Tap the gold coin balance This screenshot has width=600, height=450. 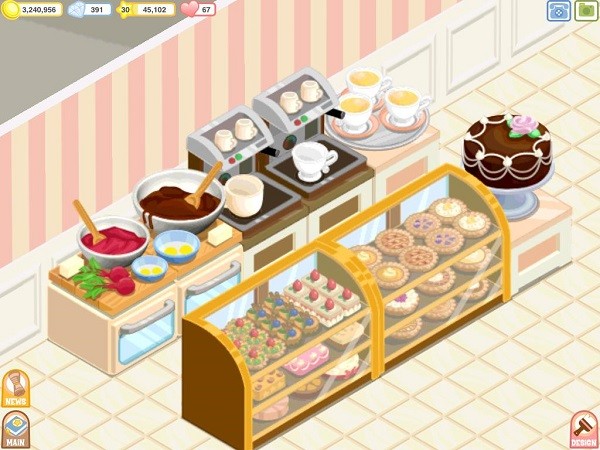click(x=35, y=10)
